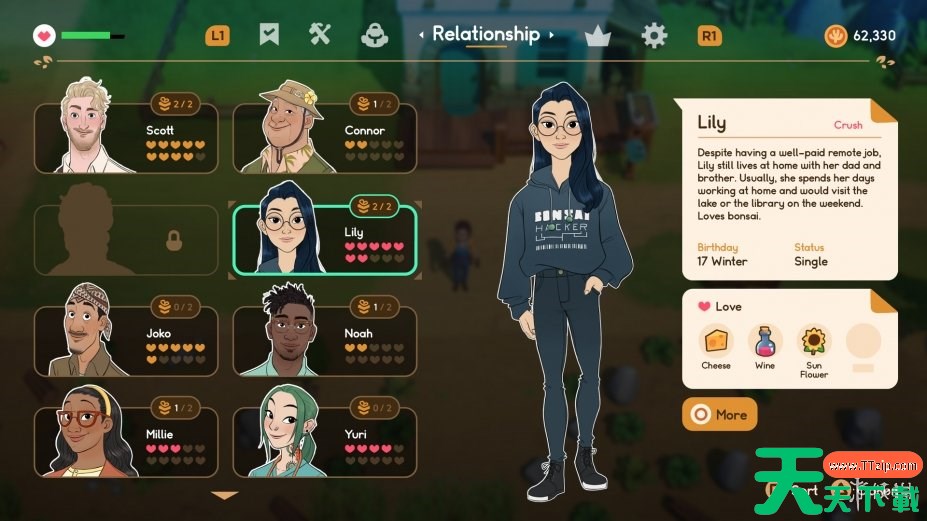Open the More details button
This screenshot has height=521, width=927.
[x=719, y=414]
